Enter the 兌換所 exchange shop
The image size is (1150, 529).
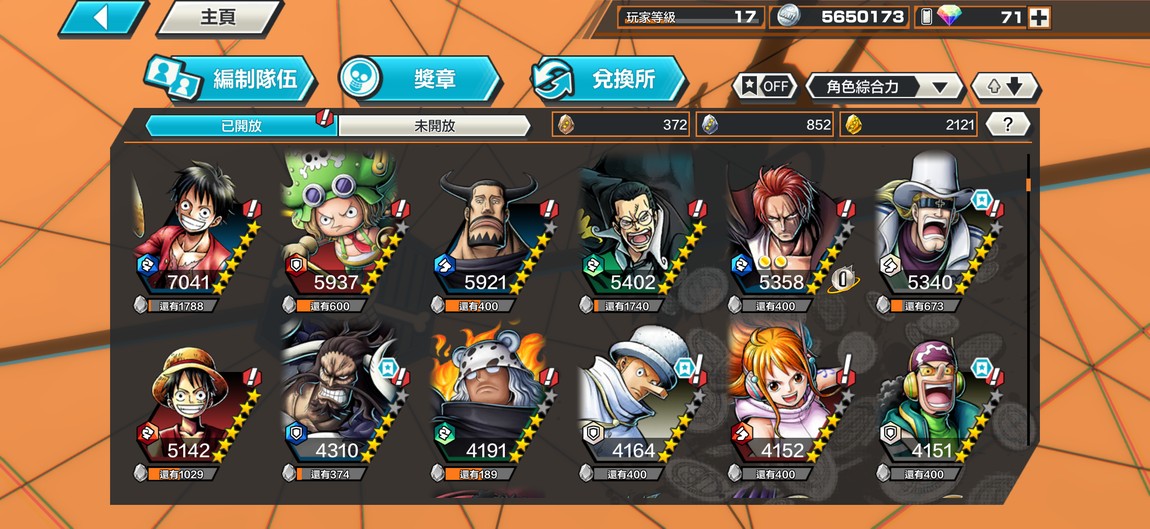point(609,79)
